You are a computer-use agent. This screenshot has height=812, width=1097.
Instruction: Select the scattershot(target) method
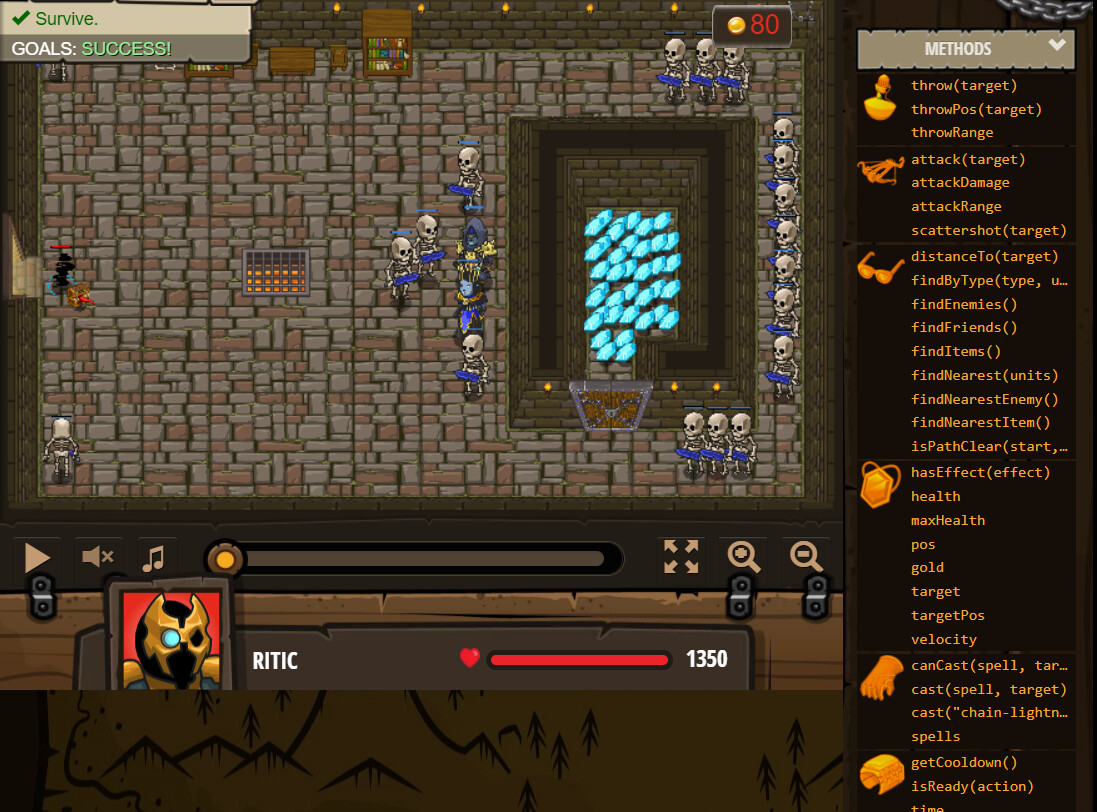[988, 231]
